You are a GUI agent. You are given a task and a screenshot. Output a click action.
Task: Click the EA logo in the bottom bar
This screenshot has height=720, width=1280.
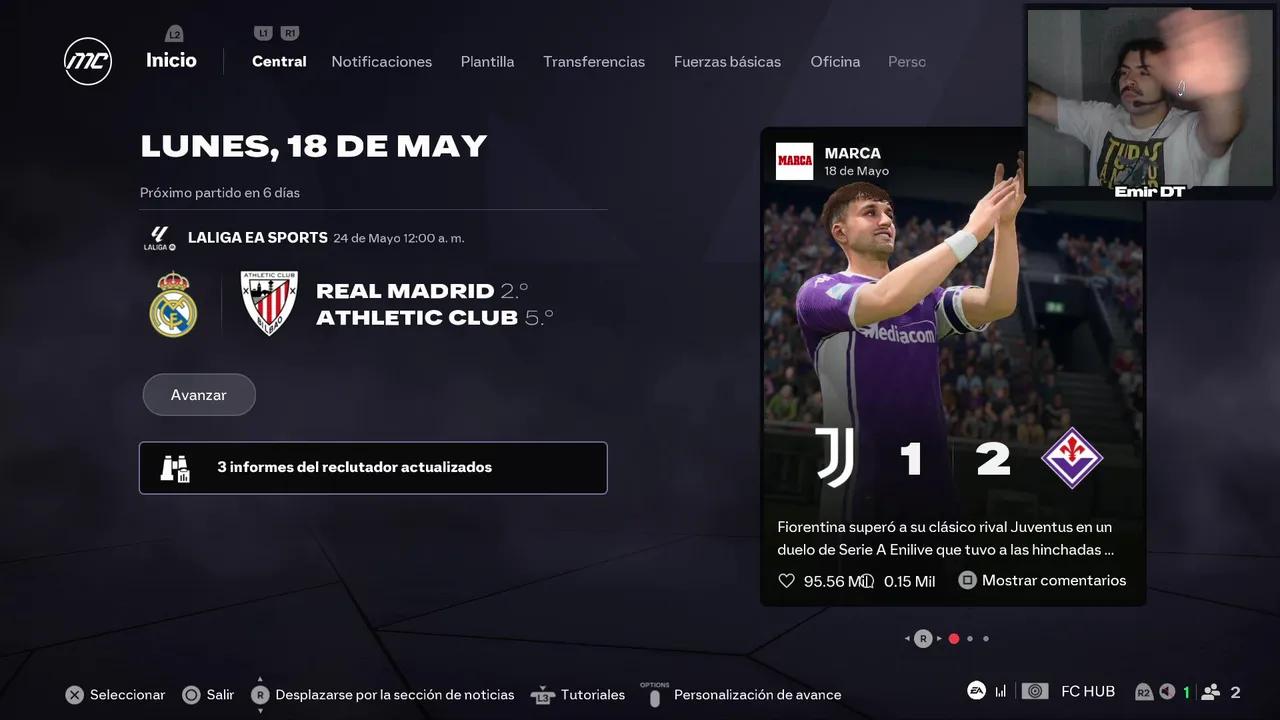(x=975, y=690)
